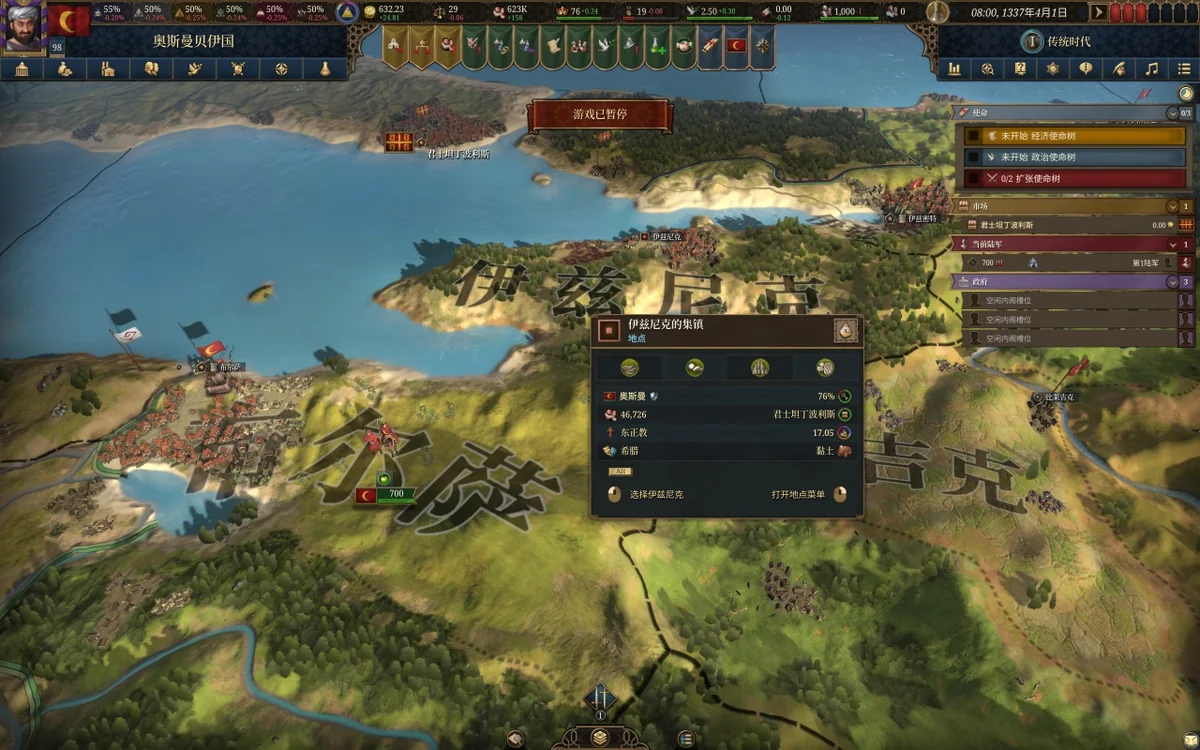Collapse the 政府 section in the outliner
The width and height of the screenshot is (1200, 750).
[x=1172, y=282]
